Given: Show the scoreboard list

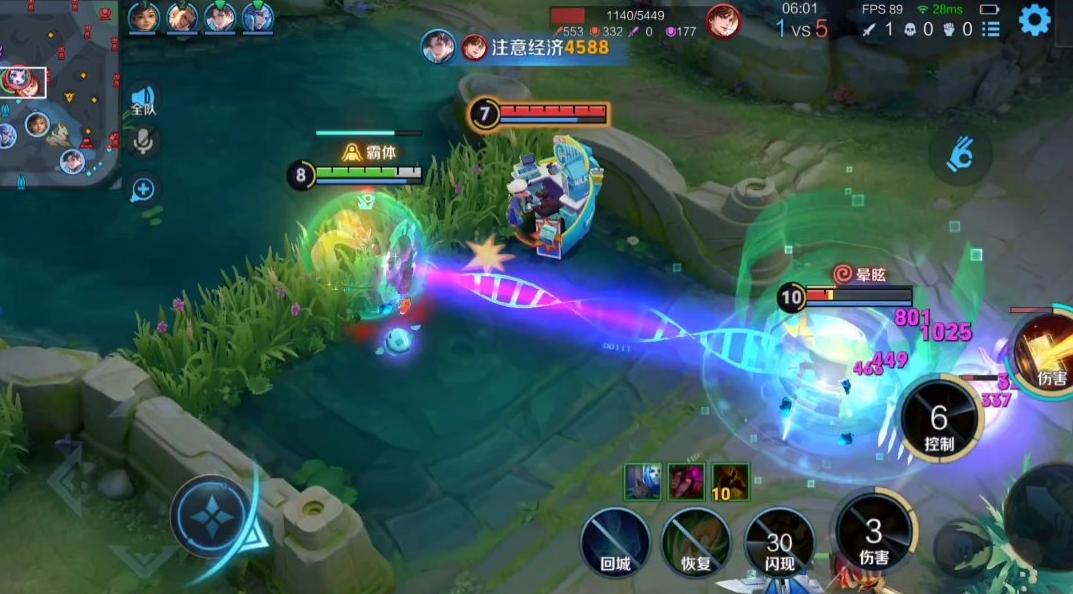Looking at the screenshot, I should (x=990, y=29).
